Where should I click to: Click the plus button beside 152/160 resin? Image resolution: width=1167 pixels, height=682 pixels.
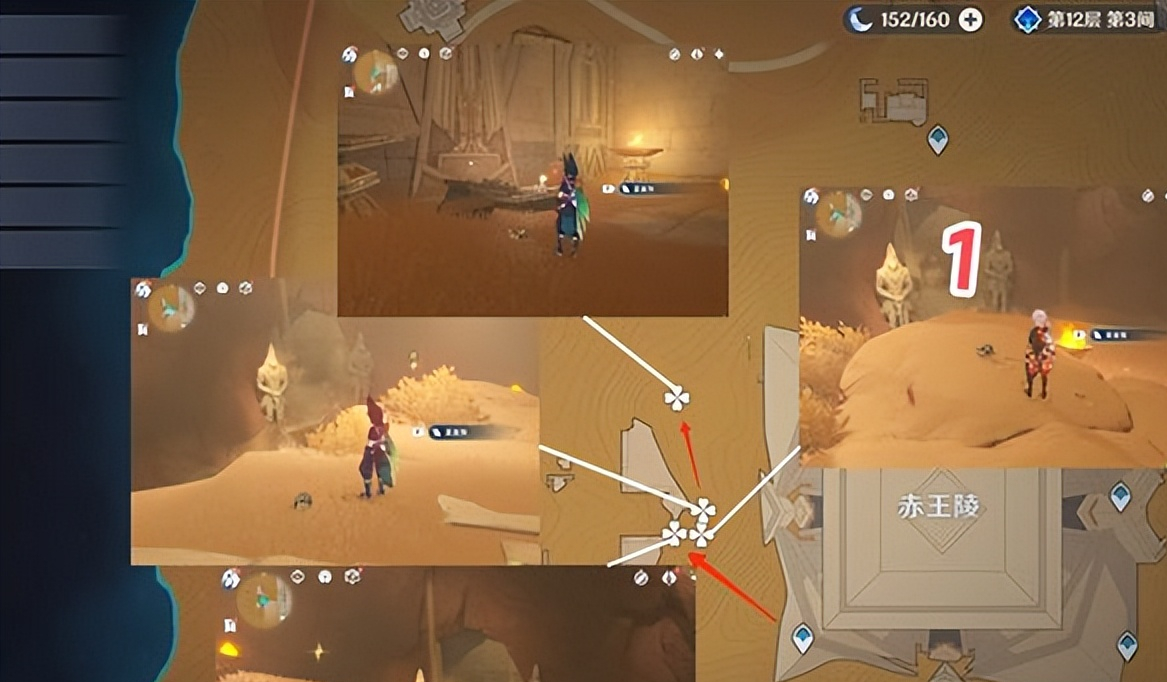[969, 19]
